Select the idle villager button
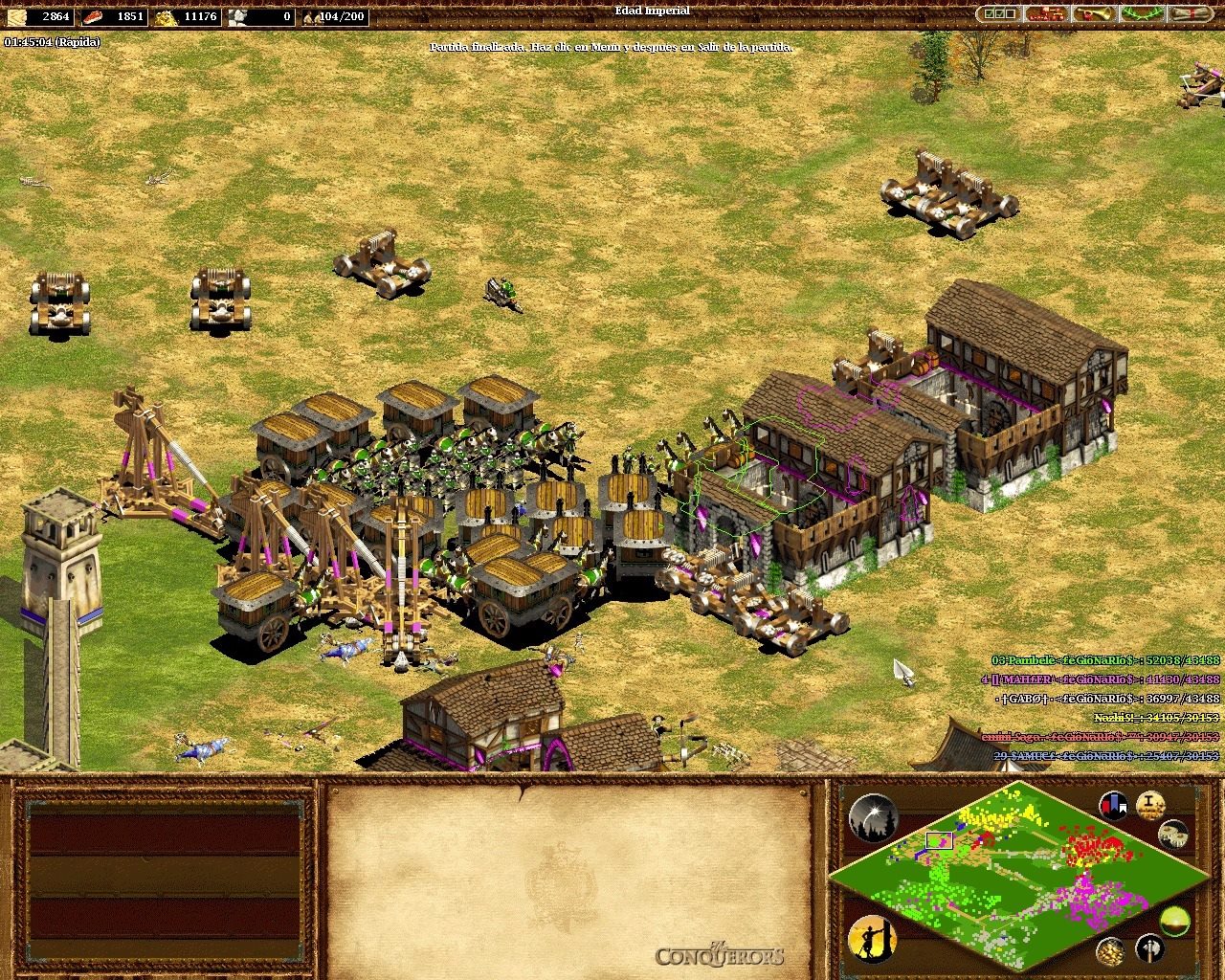The width and height of the screenshot is (1225, 980). [871, 939]
